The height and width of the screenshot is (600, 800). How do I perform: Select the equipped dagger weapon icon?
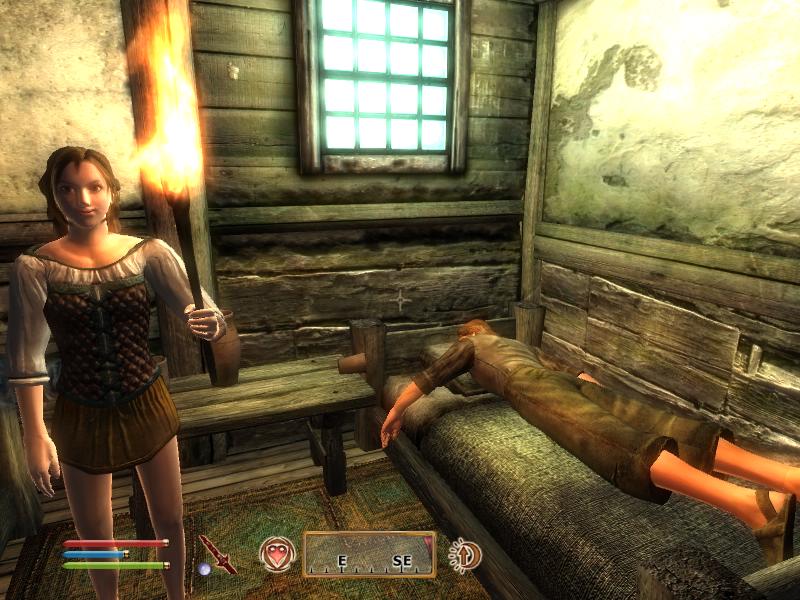pyautogui.click(x=216, y=553)
